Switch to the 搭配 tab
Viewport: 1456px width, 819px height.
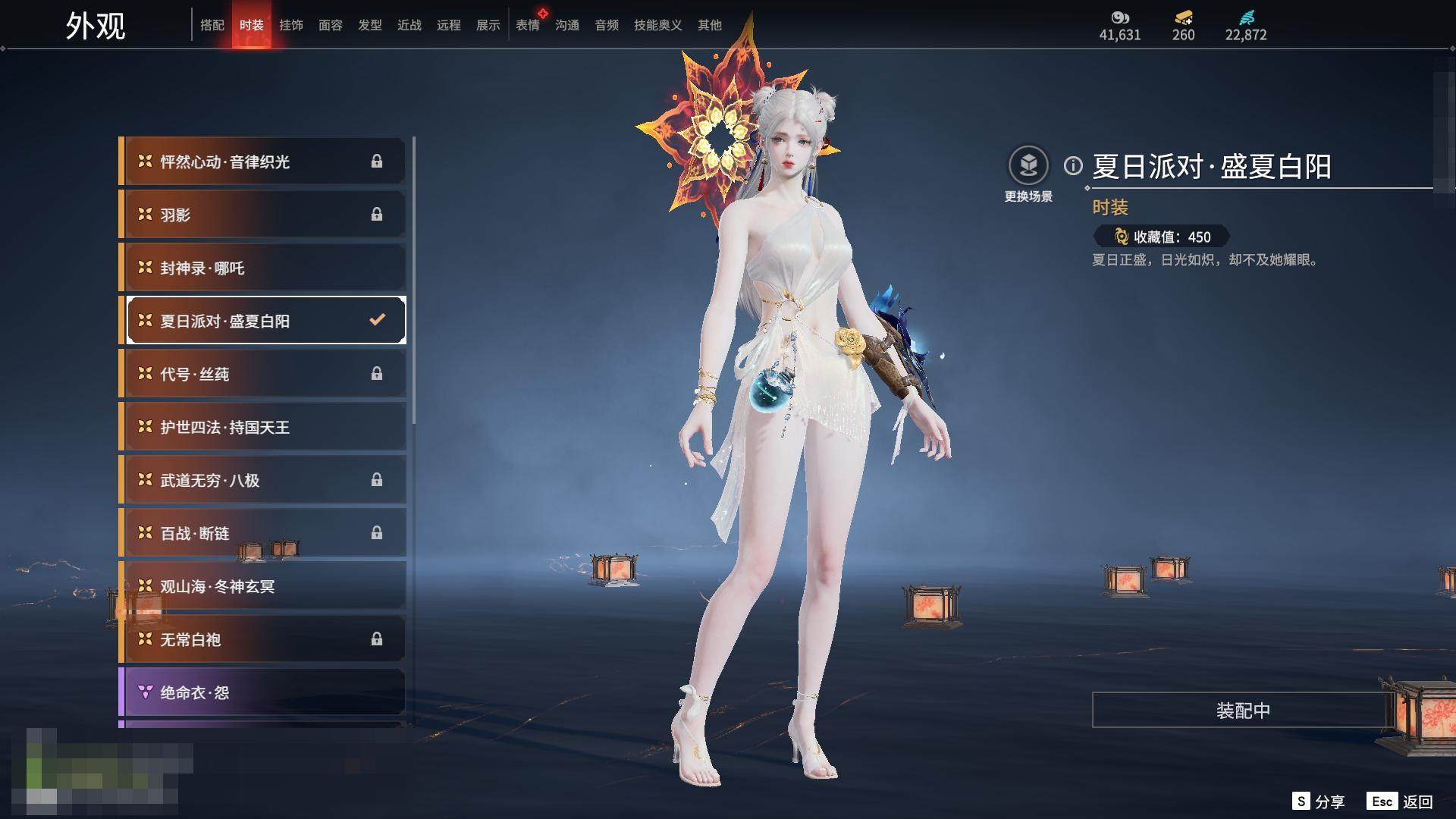pos(212,25)
